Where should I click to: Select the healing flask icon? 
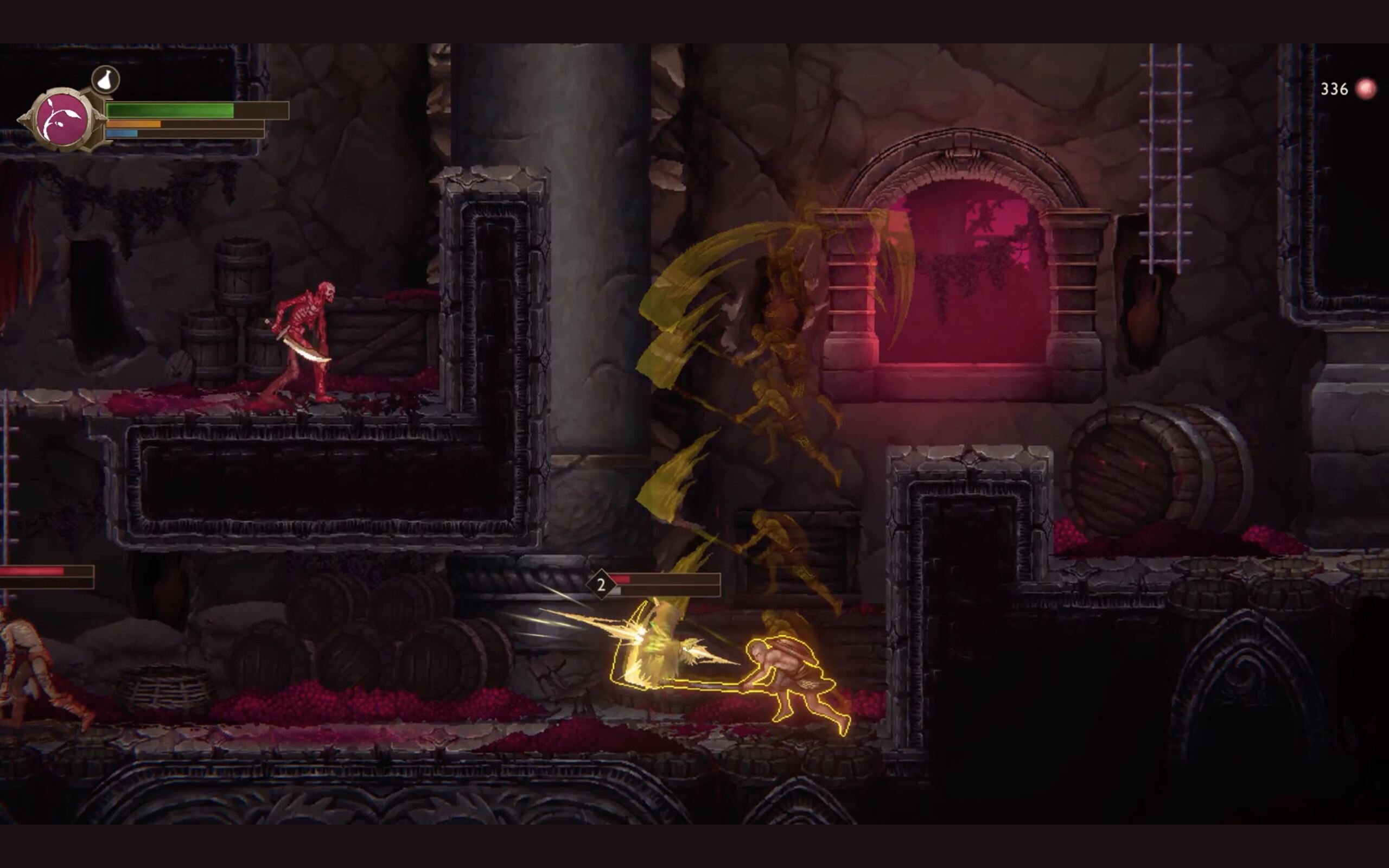click(106, 79)
